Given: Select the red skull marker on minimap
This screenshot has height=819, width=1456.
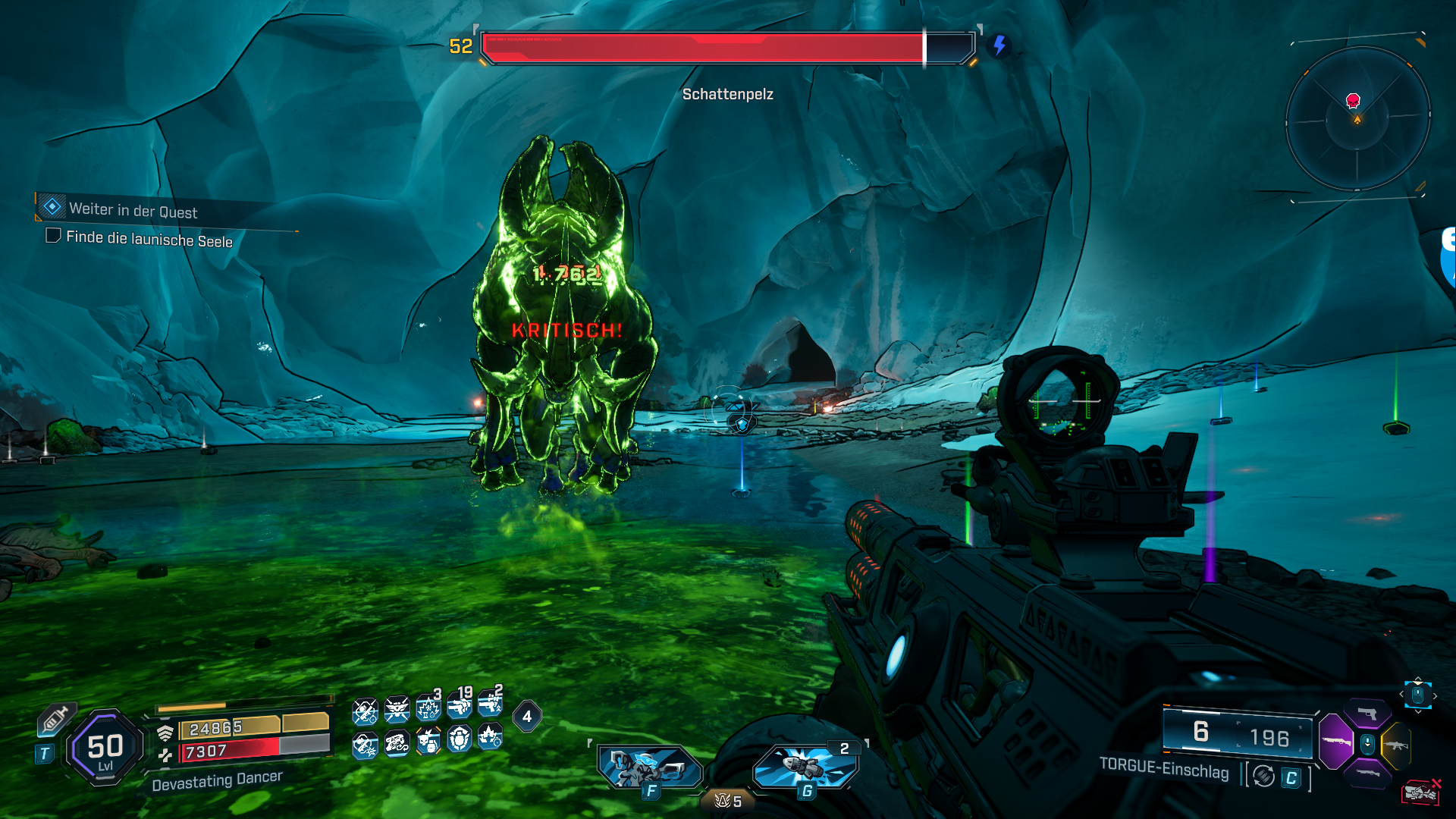Looking at the screenshot, I should (1353, 101).
